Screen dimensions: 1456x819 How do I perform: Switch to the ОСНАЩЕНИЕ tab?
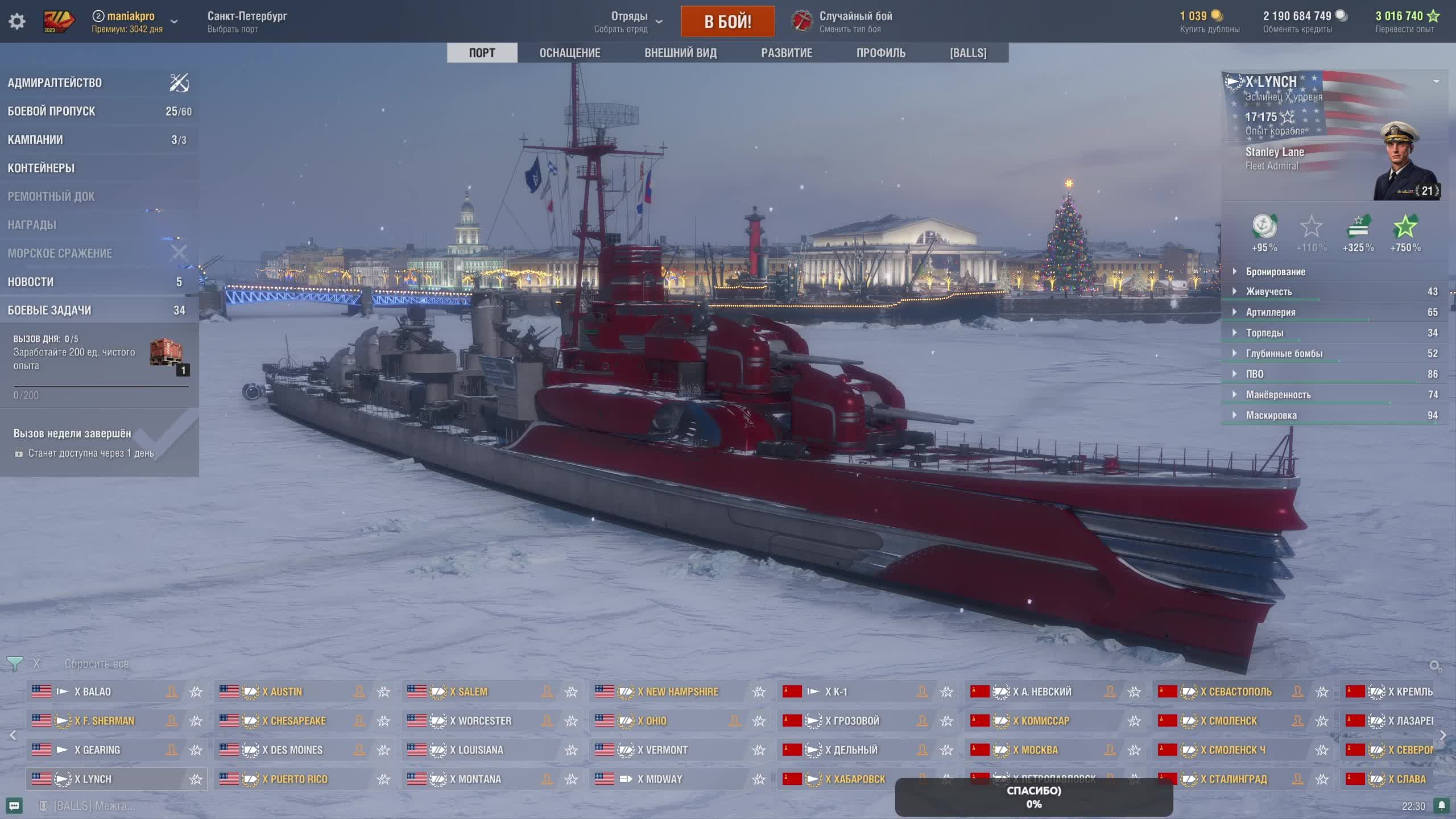(569, 53)
